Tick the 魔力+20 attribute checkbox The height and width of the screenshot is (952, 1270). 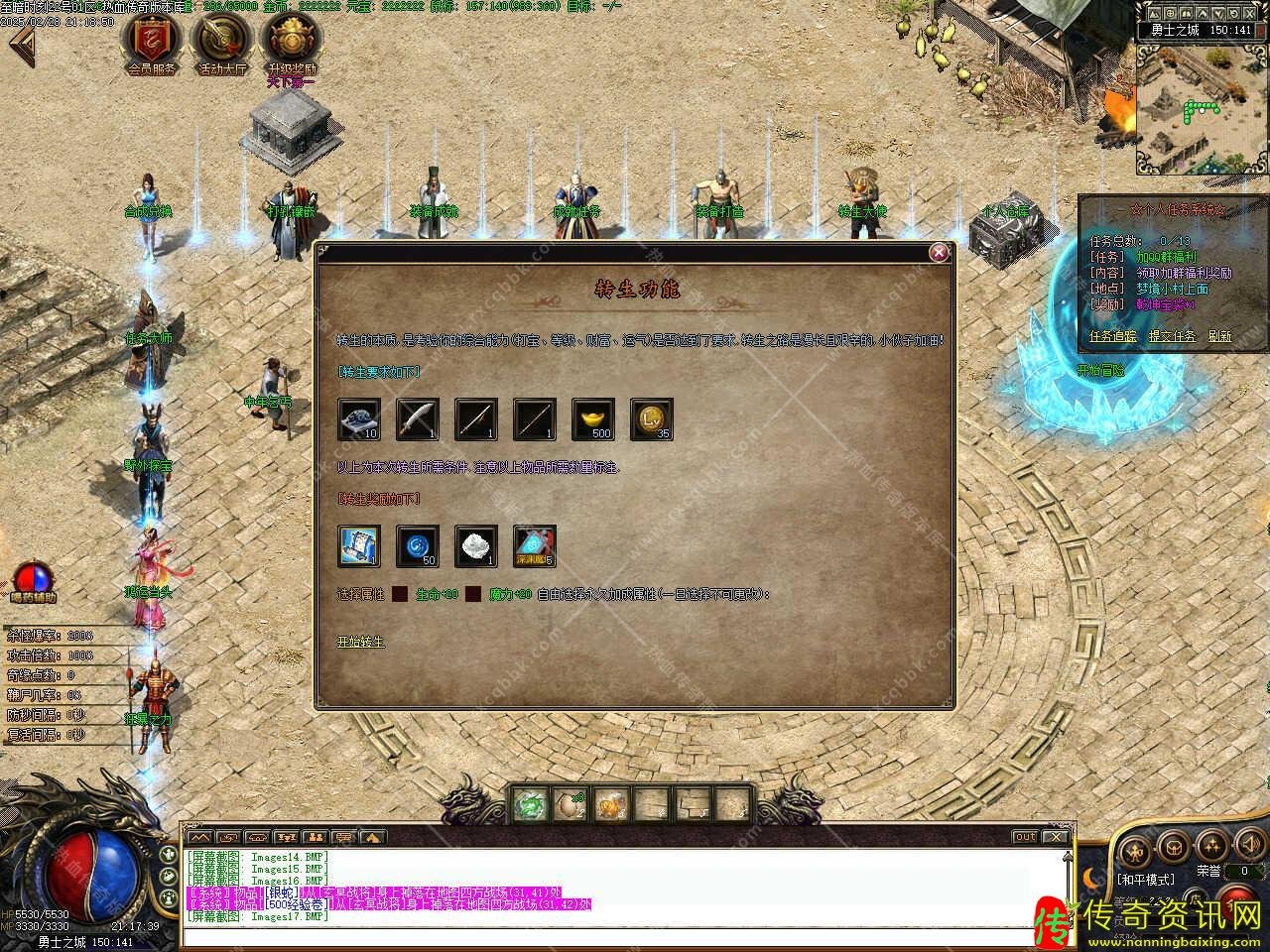pos(473,595)
